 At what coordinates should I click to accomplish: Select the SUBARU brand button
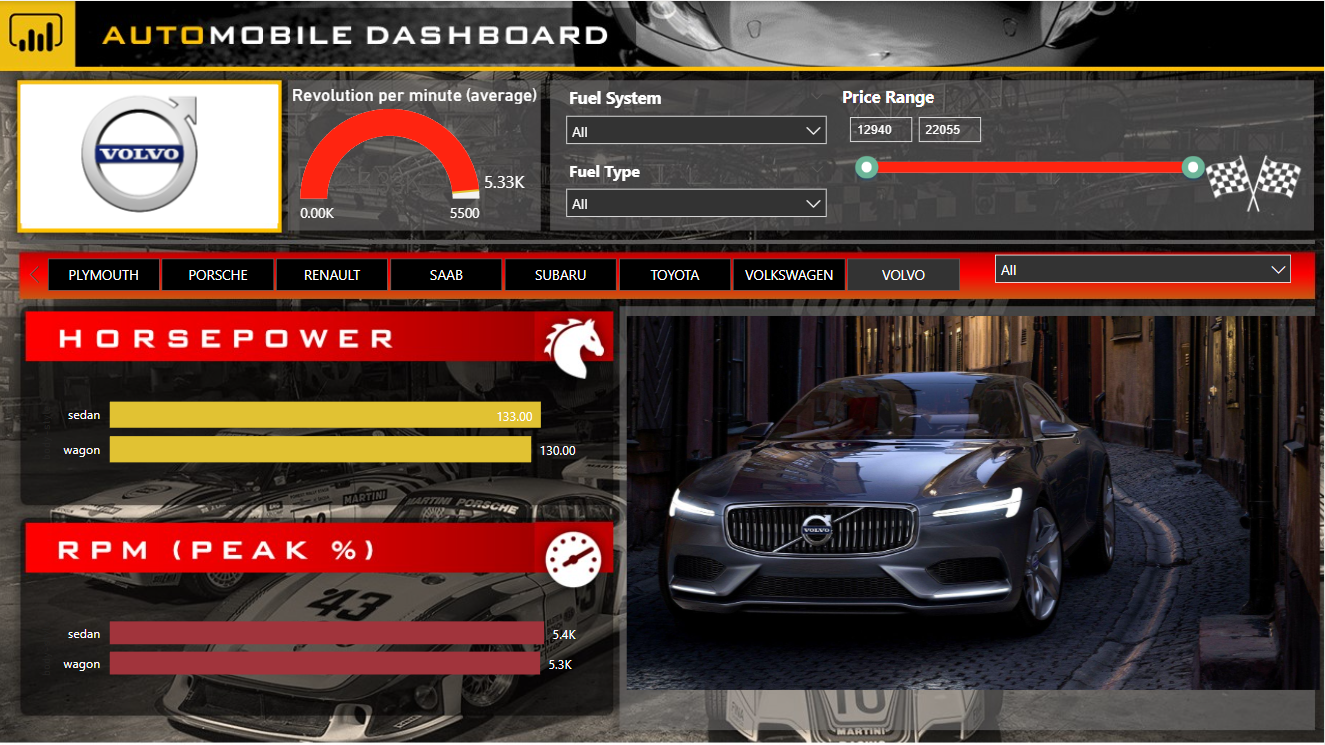[560, 273]
